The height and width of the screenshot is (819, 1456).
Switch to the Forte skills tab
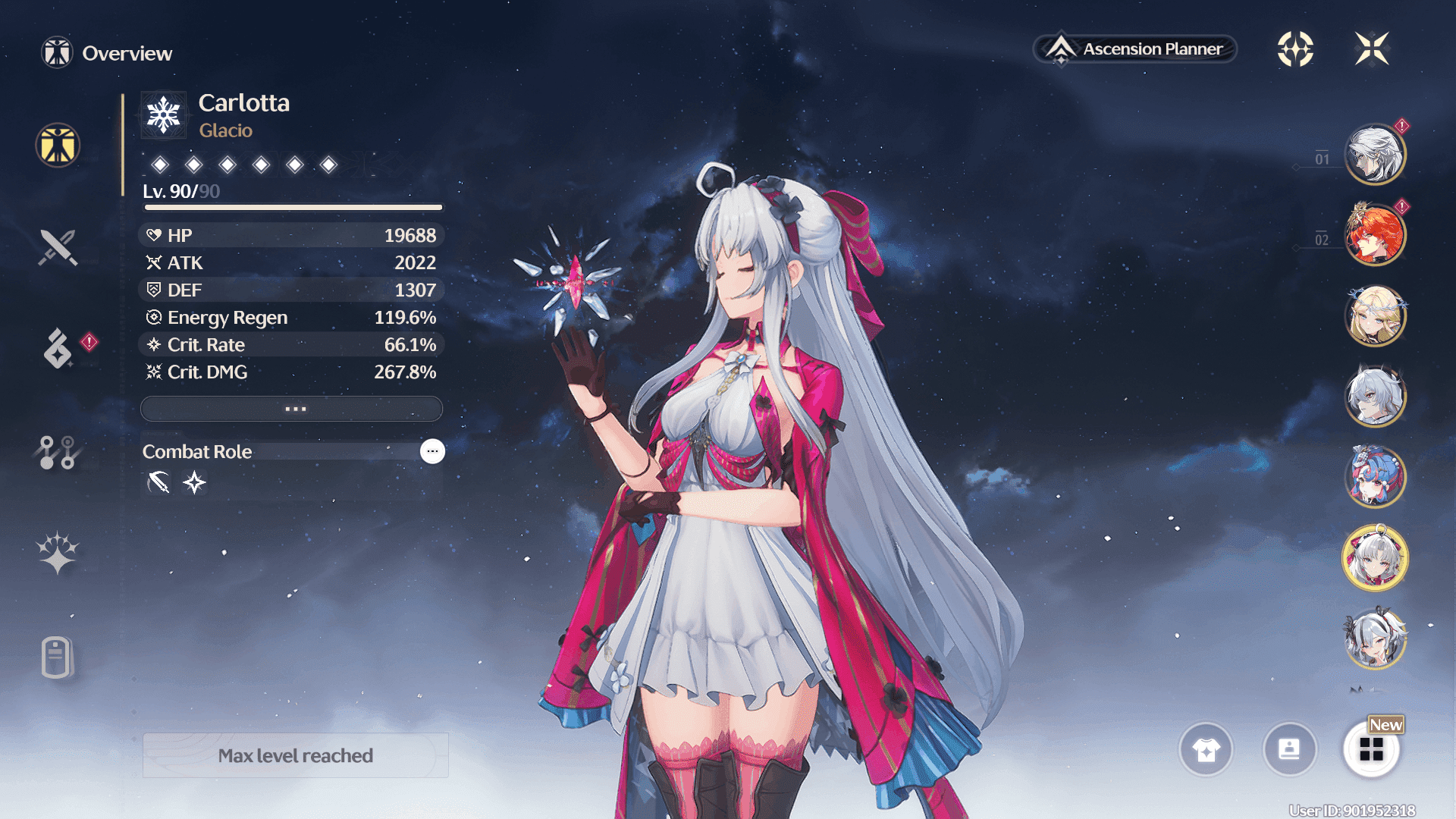point(57,452)
